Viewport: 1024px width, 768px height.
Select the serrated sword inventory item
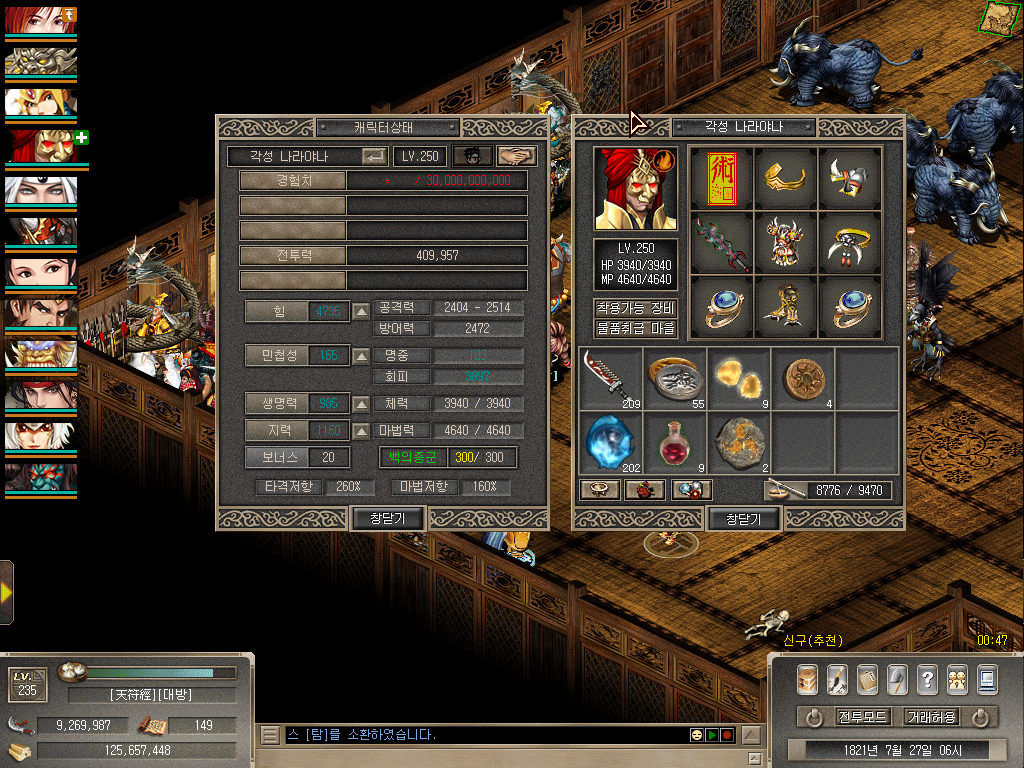609,378
